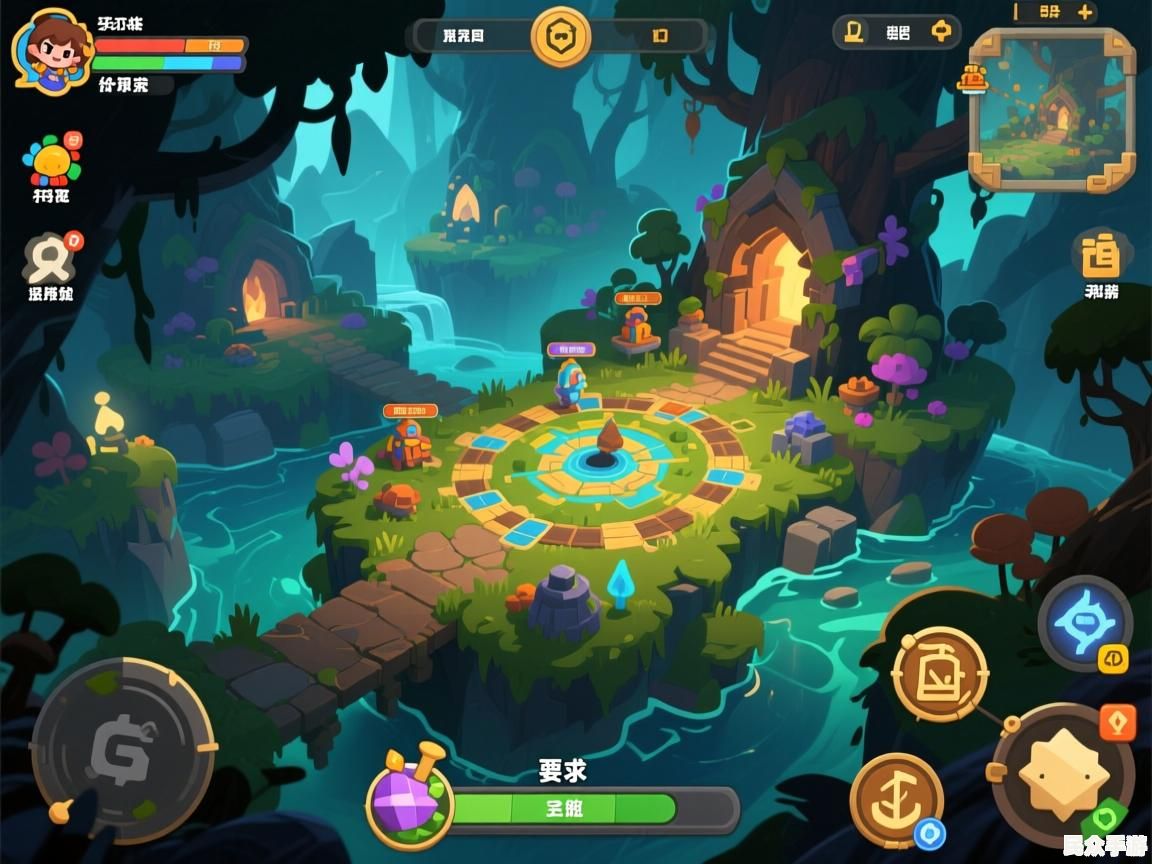Open the framed minimap
This screenshot has height=864, width=1152.
(1051, 109)
